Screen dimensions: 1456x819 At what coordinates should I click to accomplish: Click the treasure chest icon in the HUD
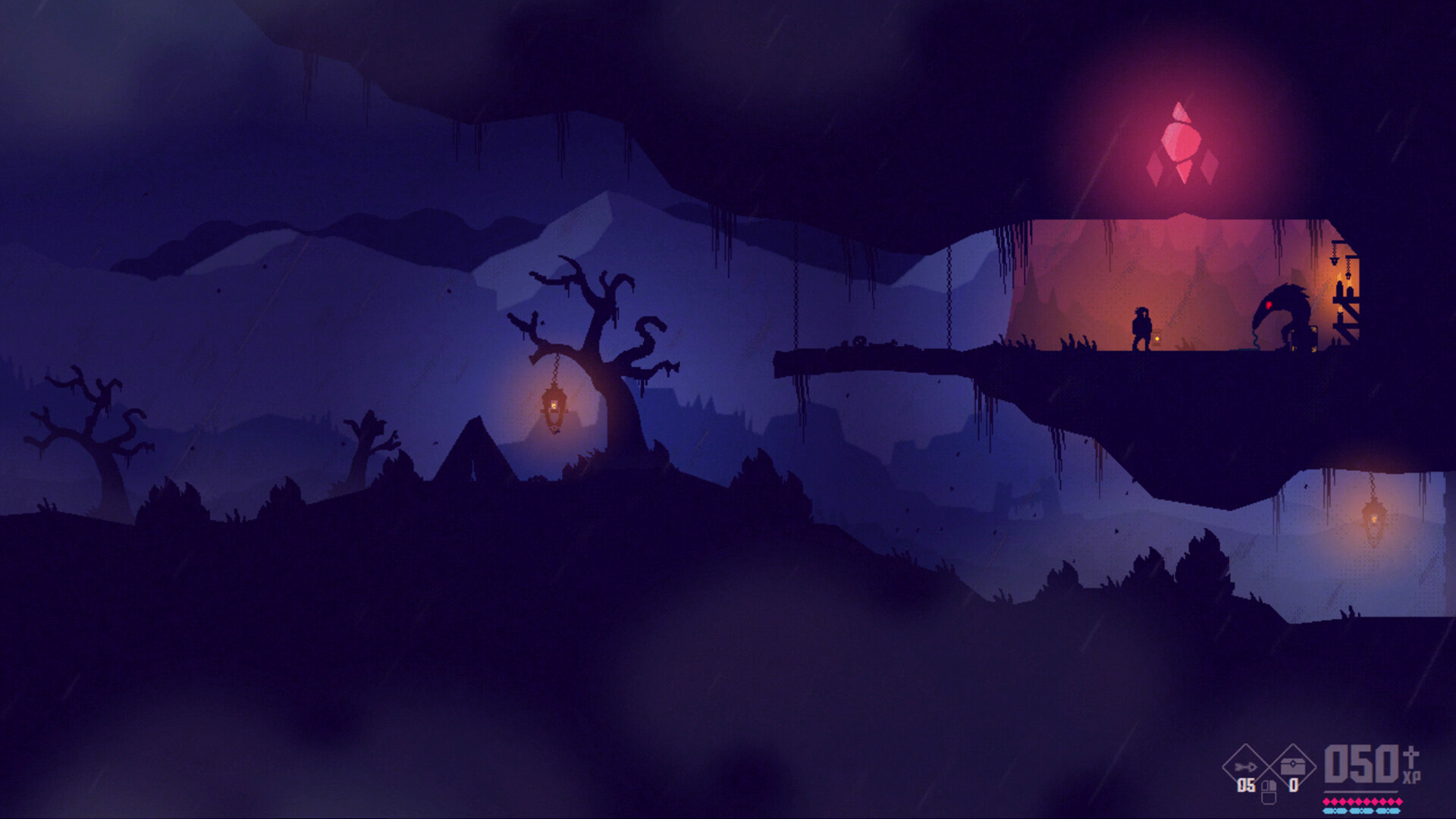point(1291,766)
